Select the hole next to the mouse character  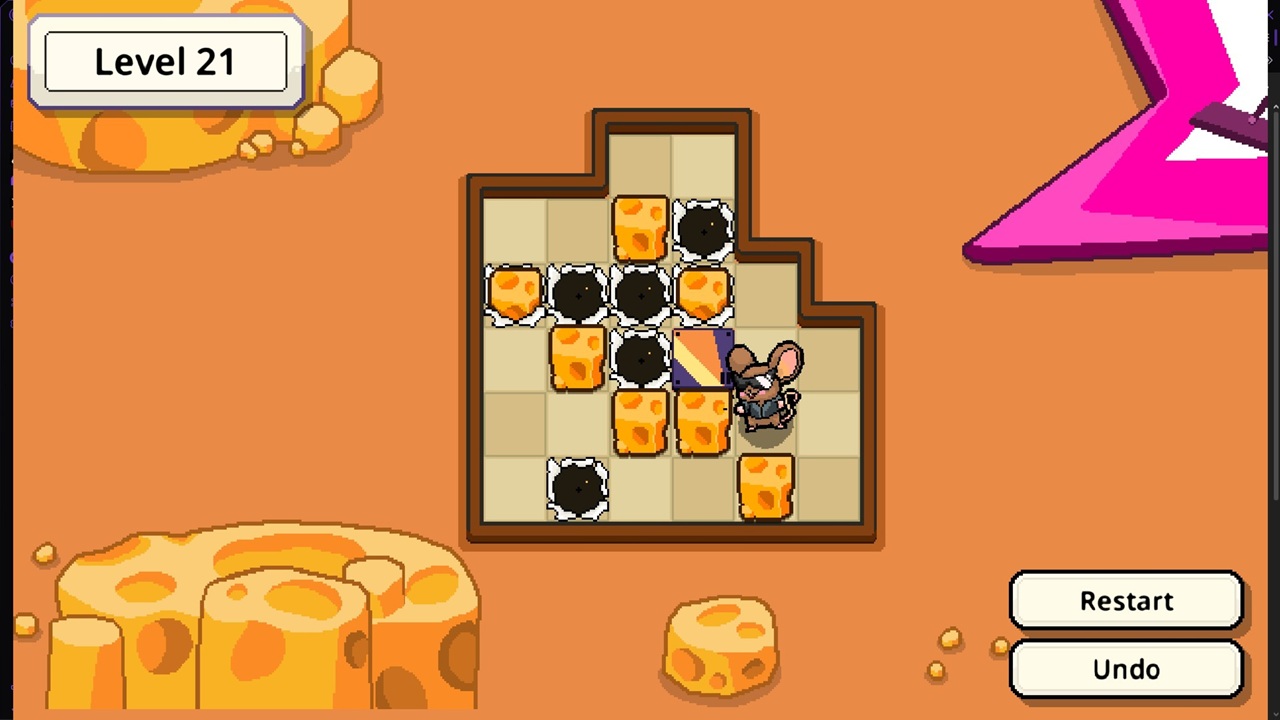tap(640, 360)
